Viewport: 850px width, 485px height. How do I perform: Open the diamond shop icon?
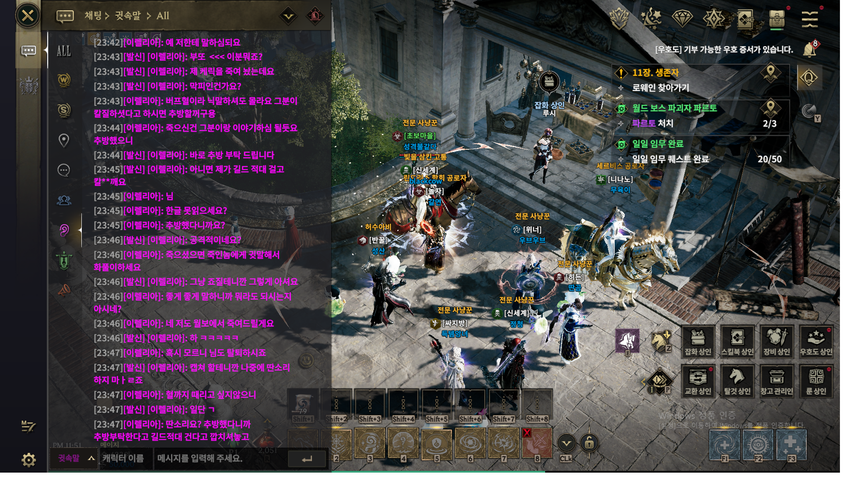(682, 19)
